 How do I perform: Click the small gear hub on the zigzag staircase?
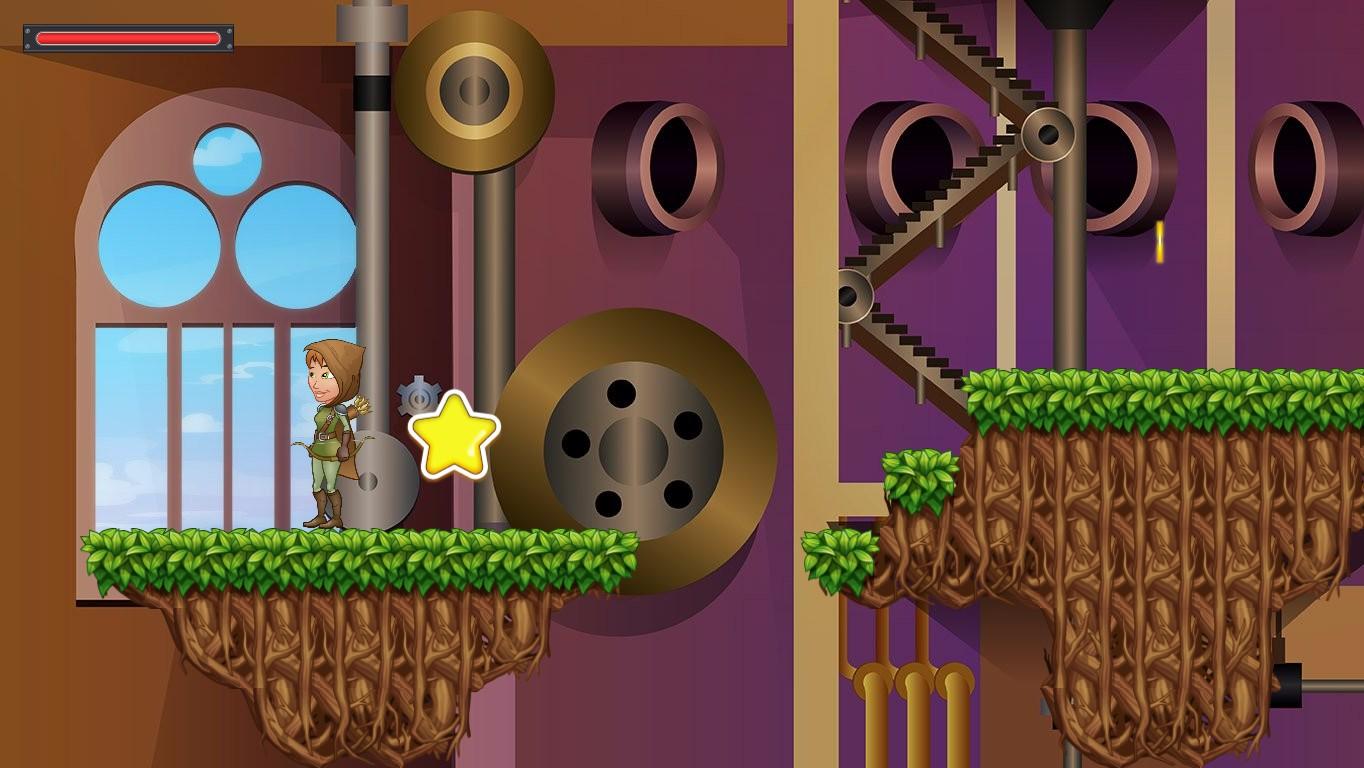click(1048, 133)
